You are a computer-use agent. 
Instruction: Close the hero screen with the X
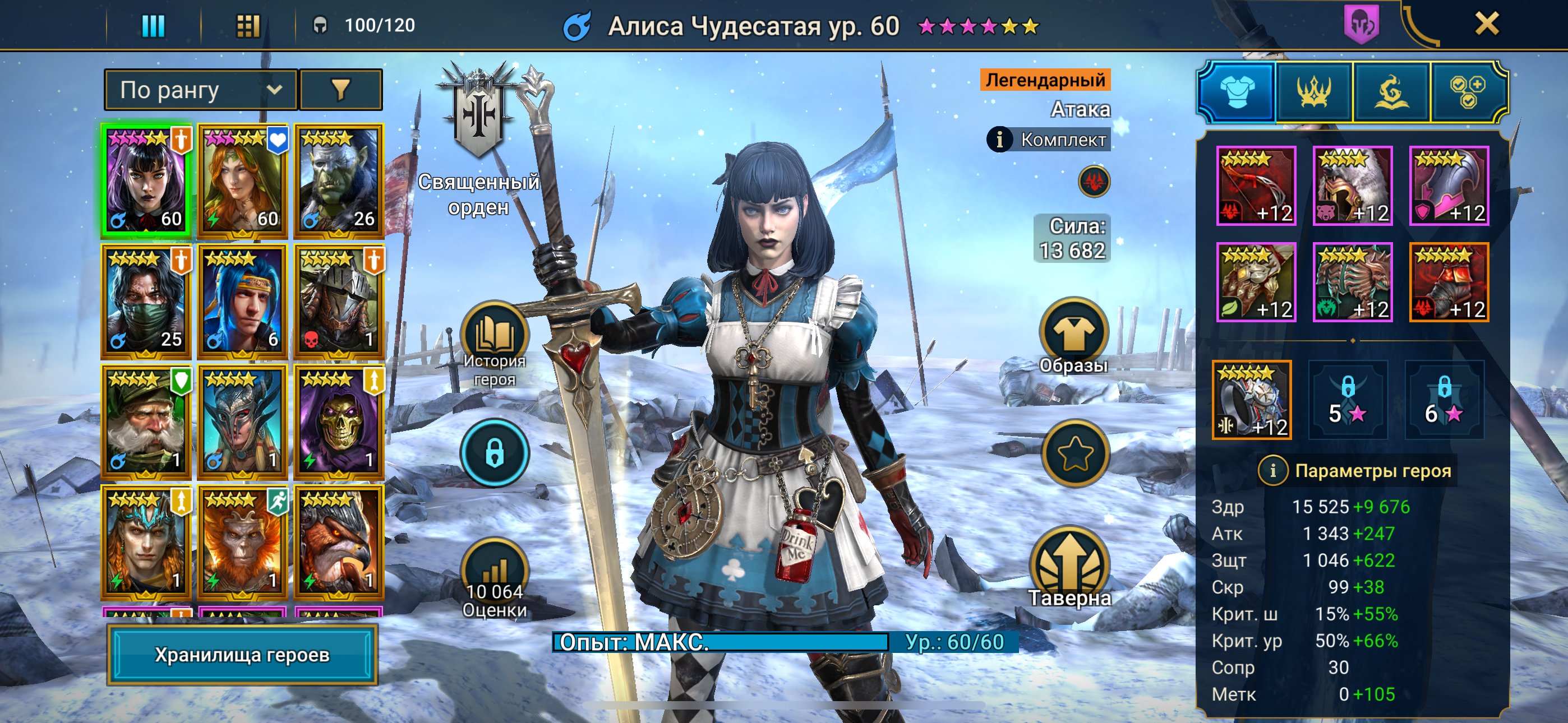point(1486,24)
